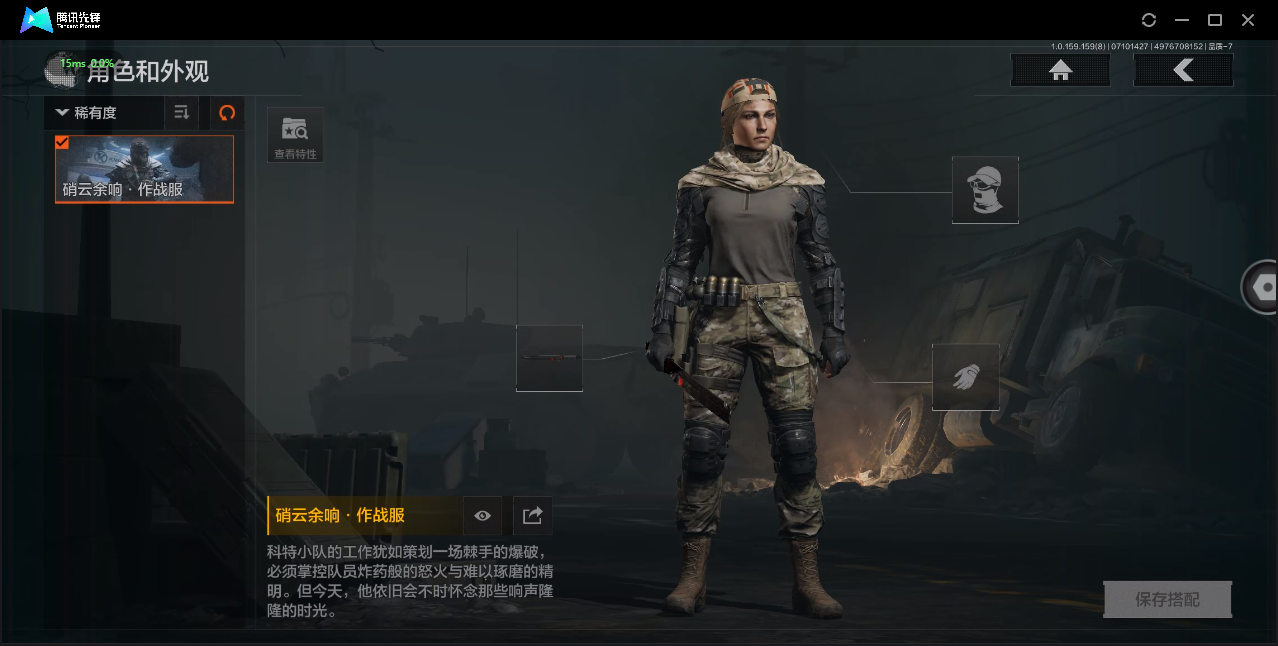Select the 硝云余响·作战服 outfit thumbnail

[x=144, y=169]
